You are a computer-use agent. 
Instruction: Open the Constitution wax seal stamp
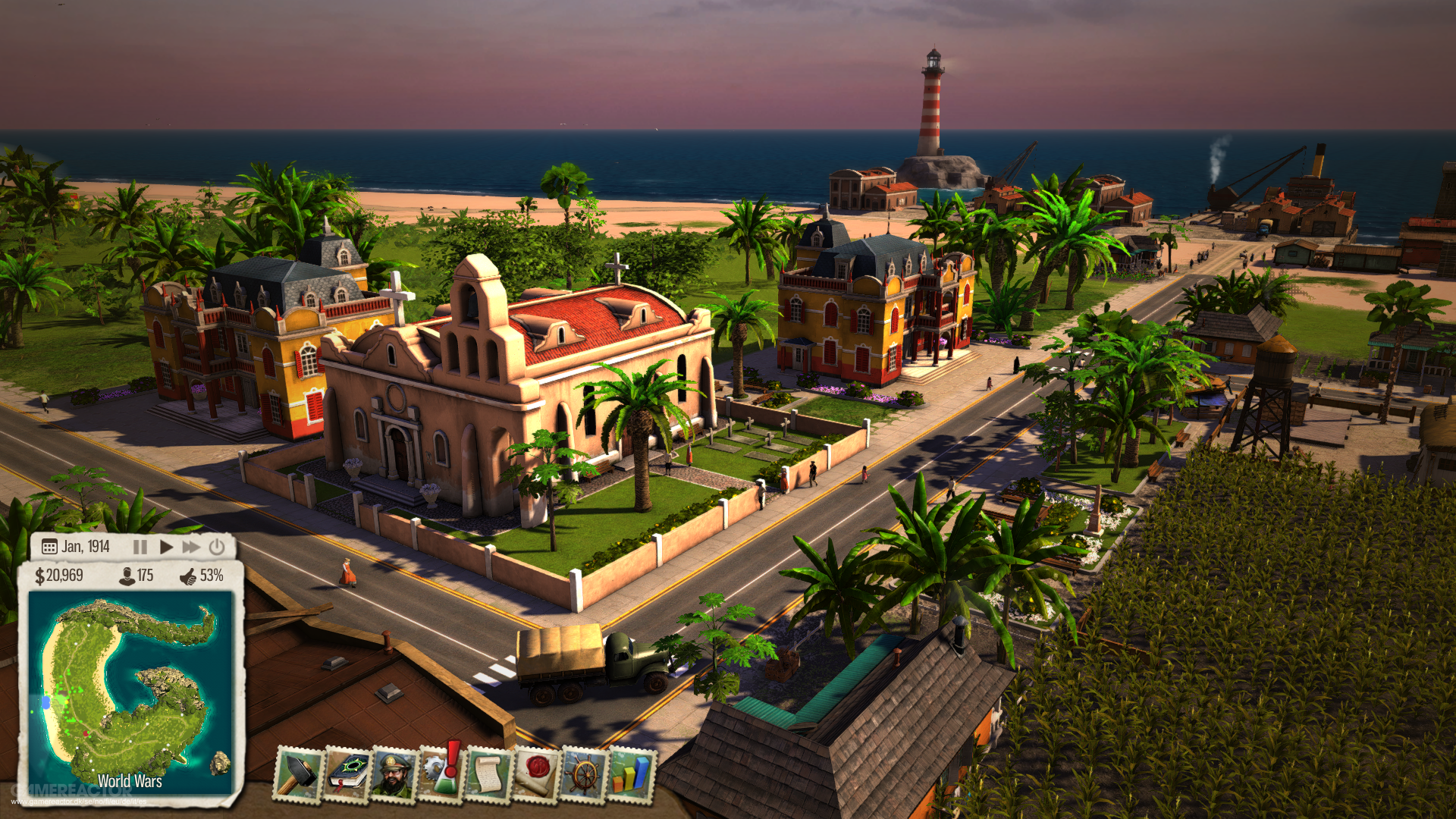point(538,775)
